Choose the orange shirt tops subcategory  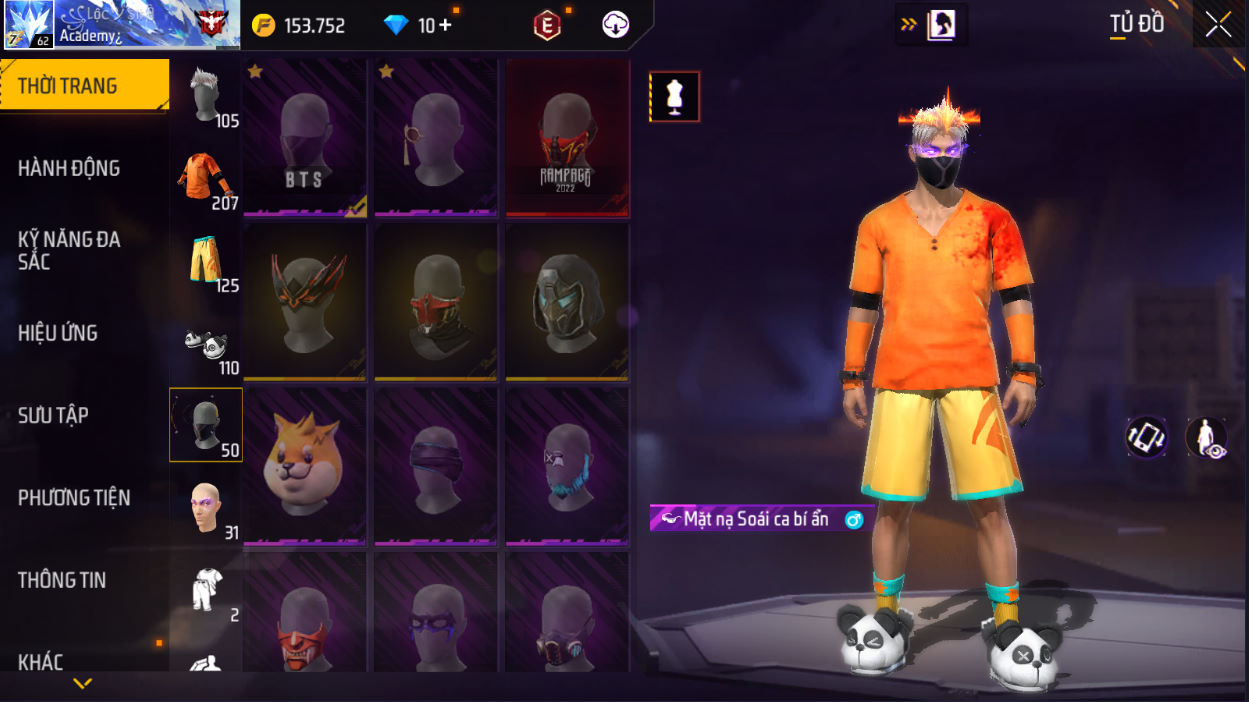tap(206, 180)
